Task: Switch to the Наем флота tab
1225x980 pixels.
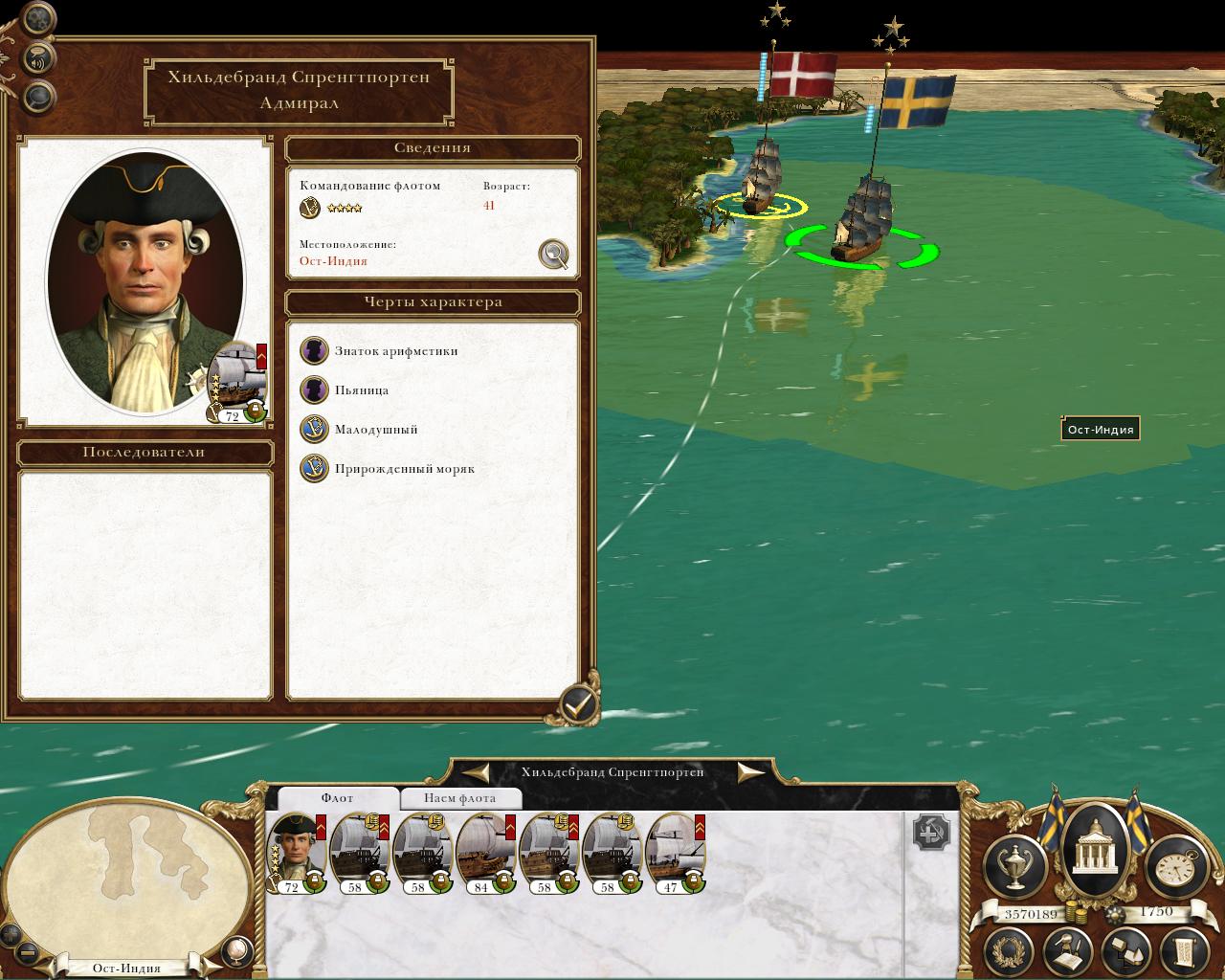Action: [x=459, y=798]
